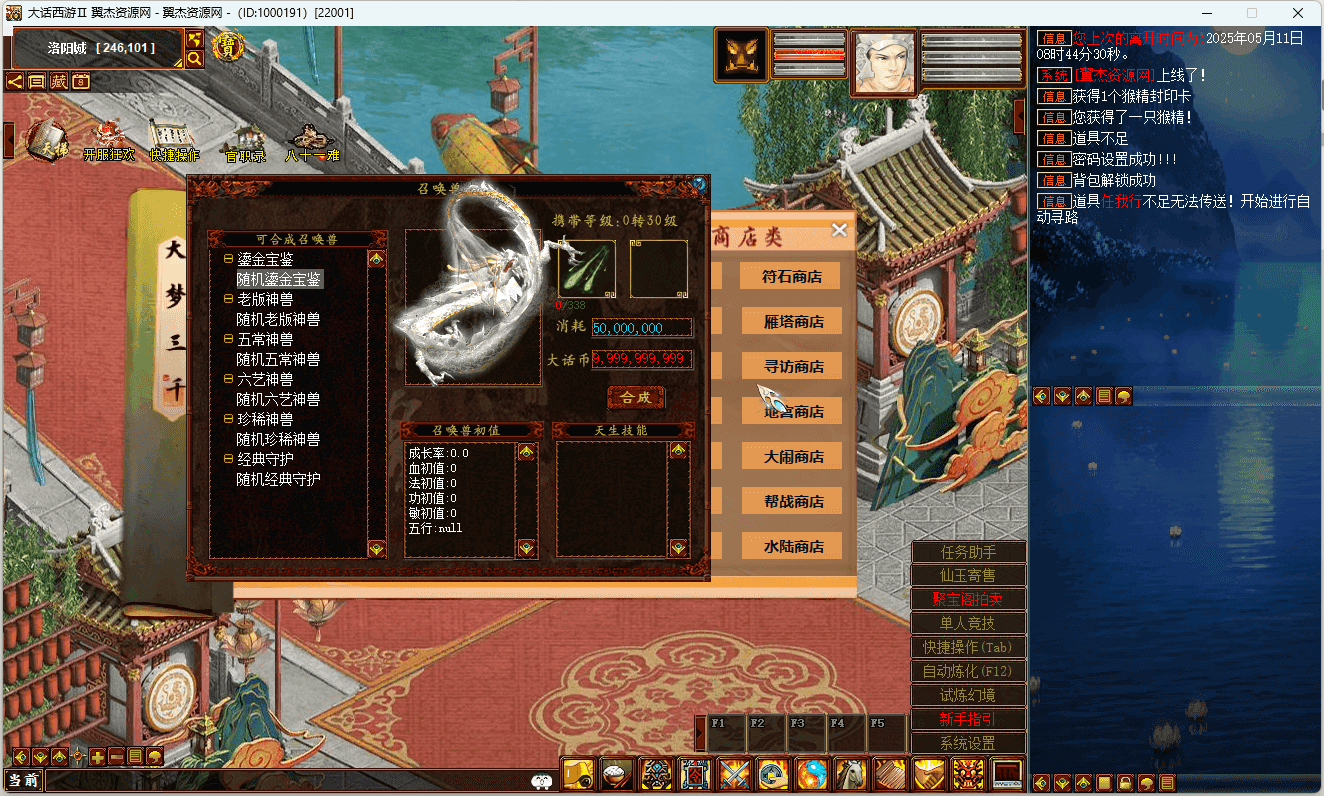Select 随机经典守护 in the list
Viewport: 1324px width, 796px height.
[278, 479]
